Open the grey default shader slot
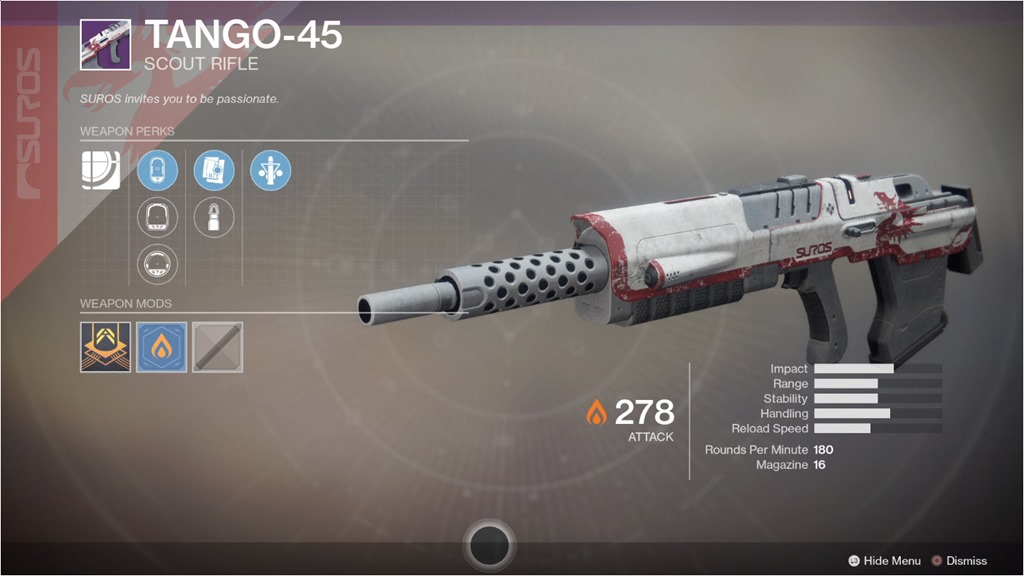The image size is (1024, 576). pyautogui.click(x=217, y=347)
